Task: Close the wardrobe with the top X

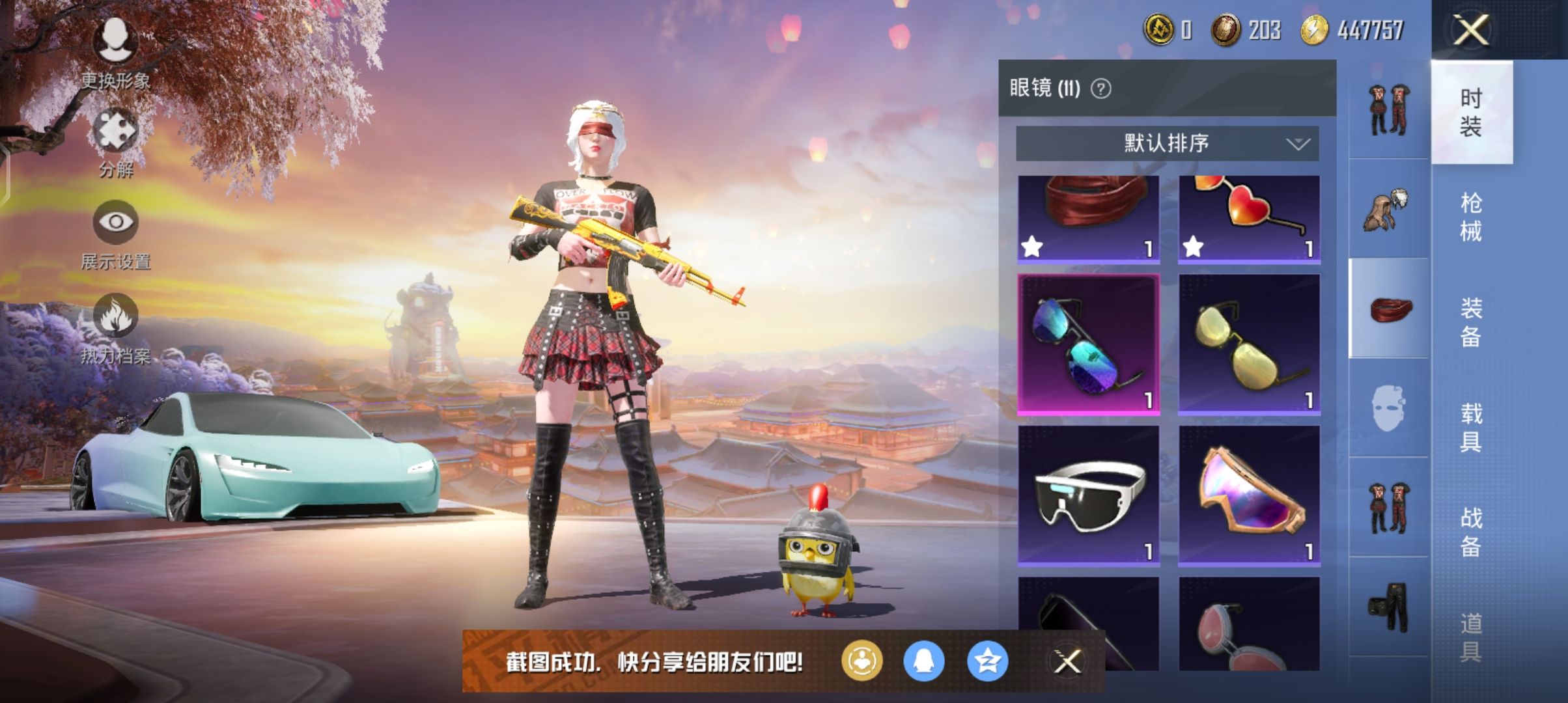Action: (x=1471, y=31)
